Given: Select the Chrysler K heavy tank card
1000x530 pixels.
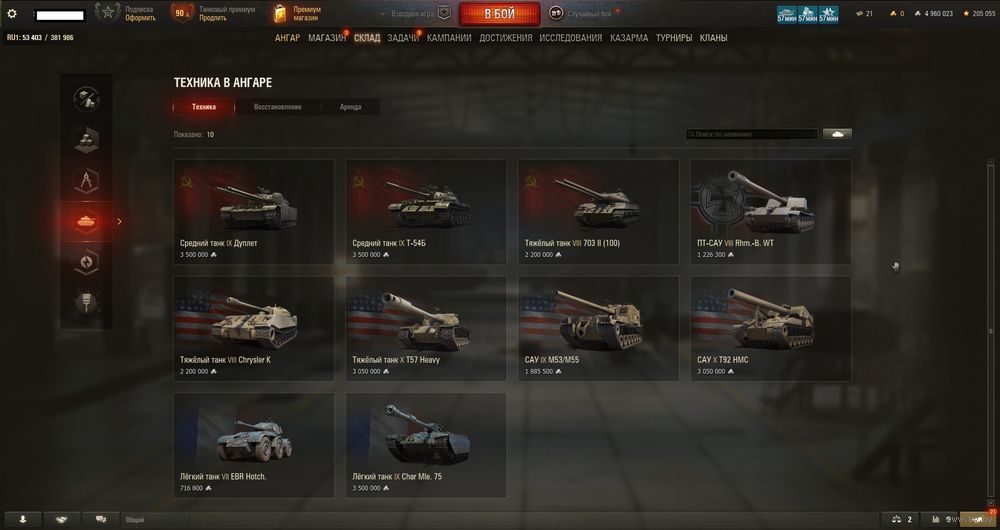Looking at the screenshot, I should (x=254, y=328).
